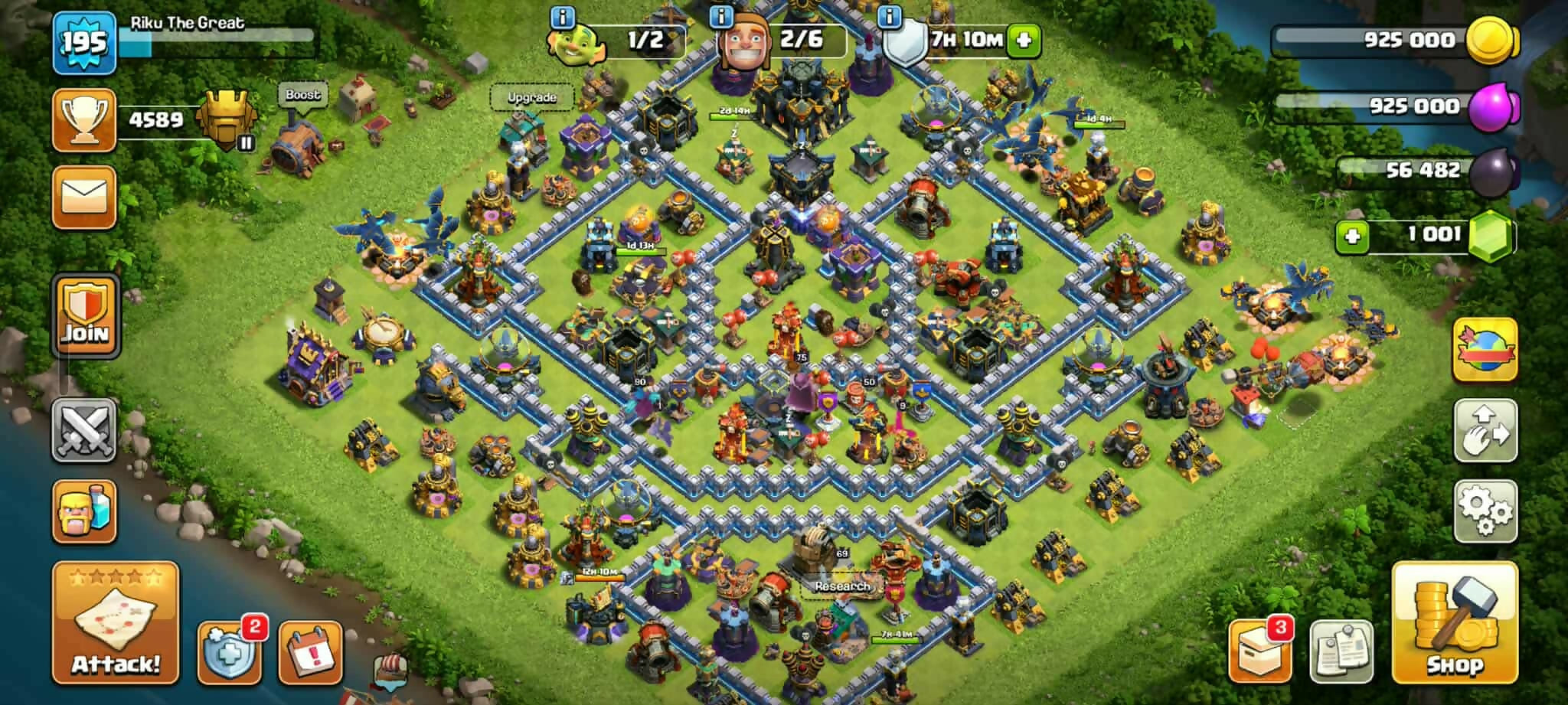Viewport: 1568px width, 705px height.
Task: Open the settings gears
Action: point(1485,511)
